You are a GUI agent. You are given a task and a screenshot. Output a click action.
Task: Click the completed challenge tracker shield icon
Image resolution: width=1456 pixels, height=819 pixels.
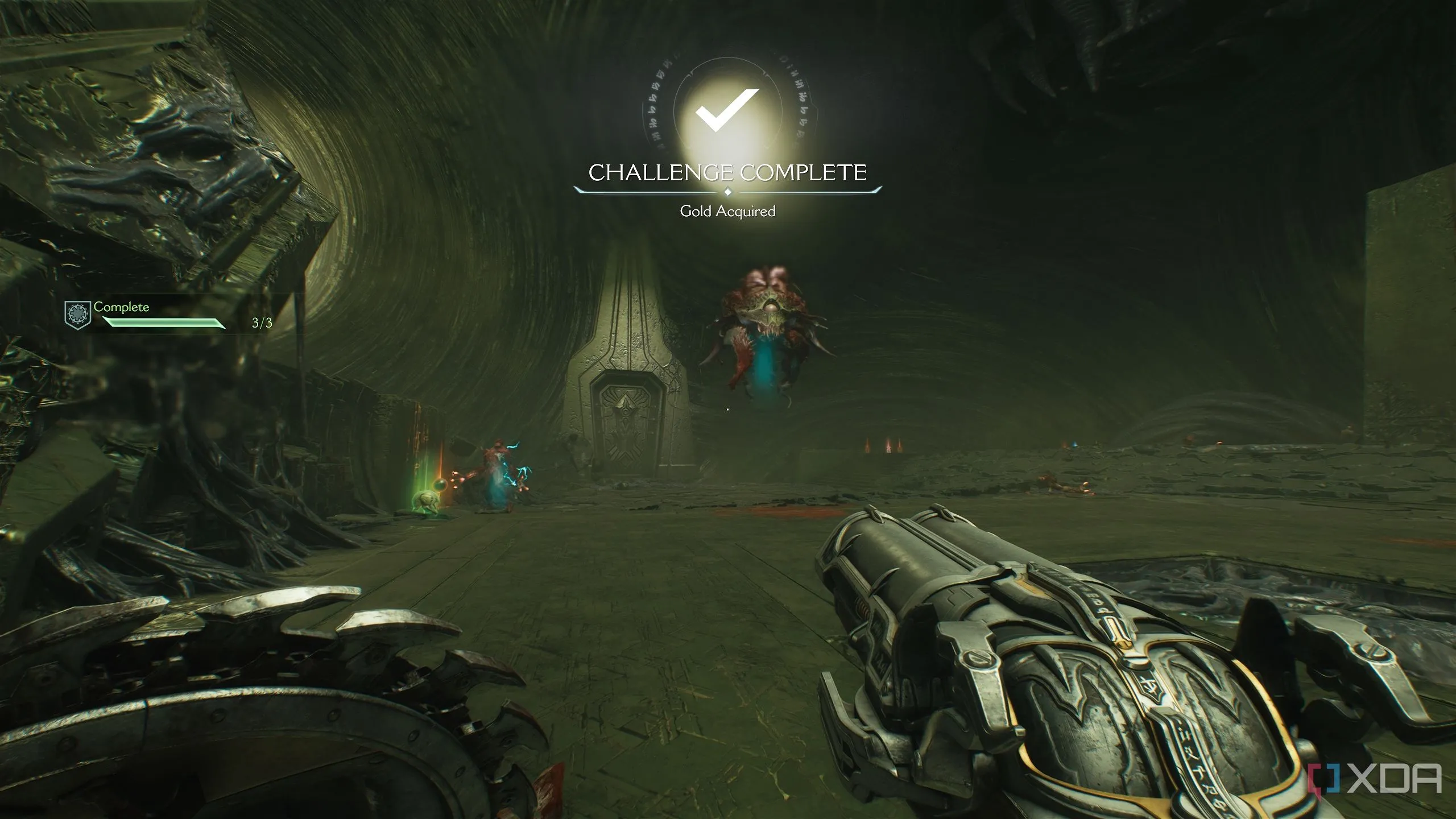78,315
